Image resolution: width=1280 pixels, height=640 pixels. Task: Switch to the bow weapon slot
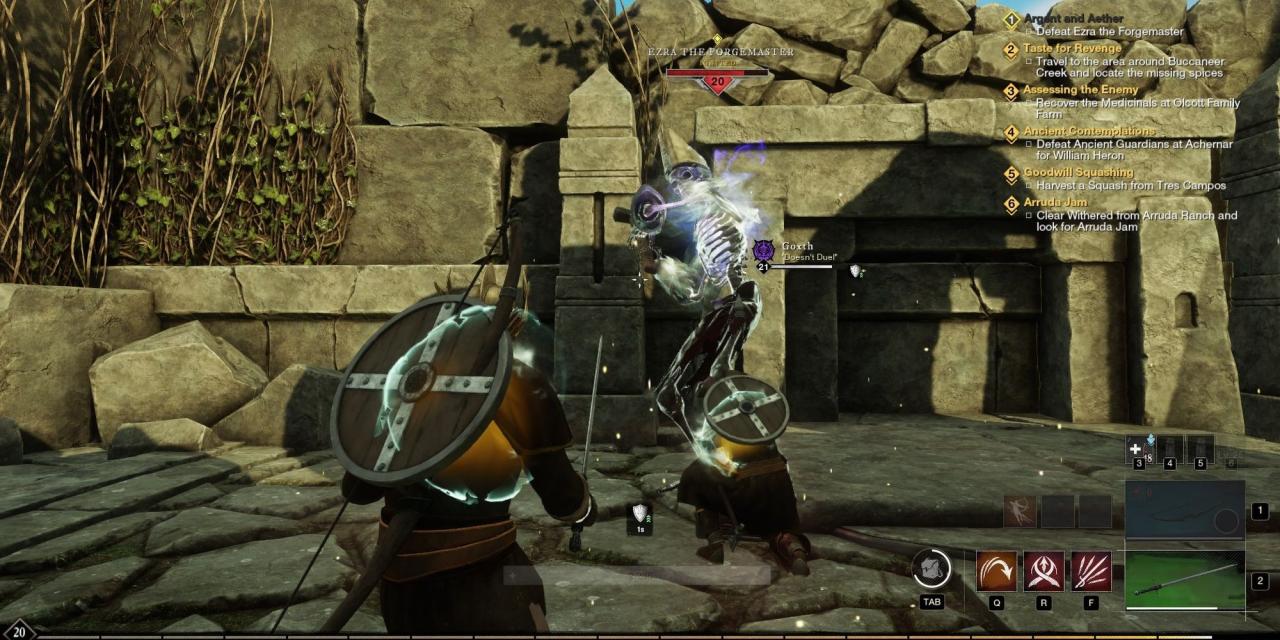click(x=1184, y=511)
